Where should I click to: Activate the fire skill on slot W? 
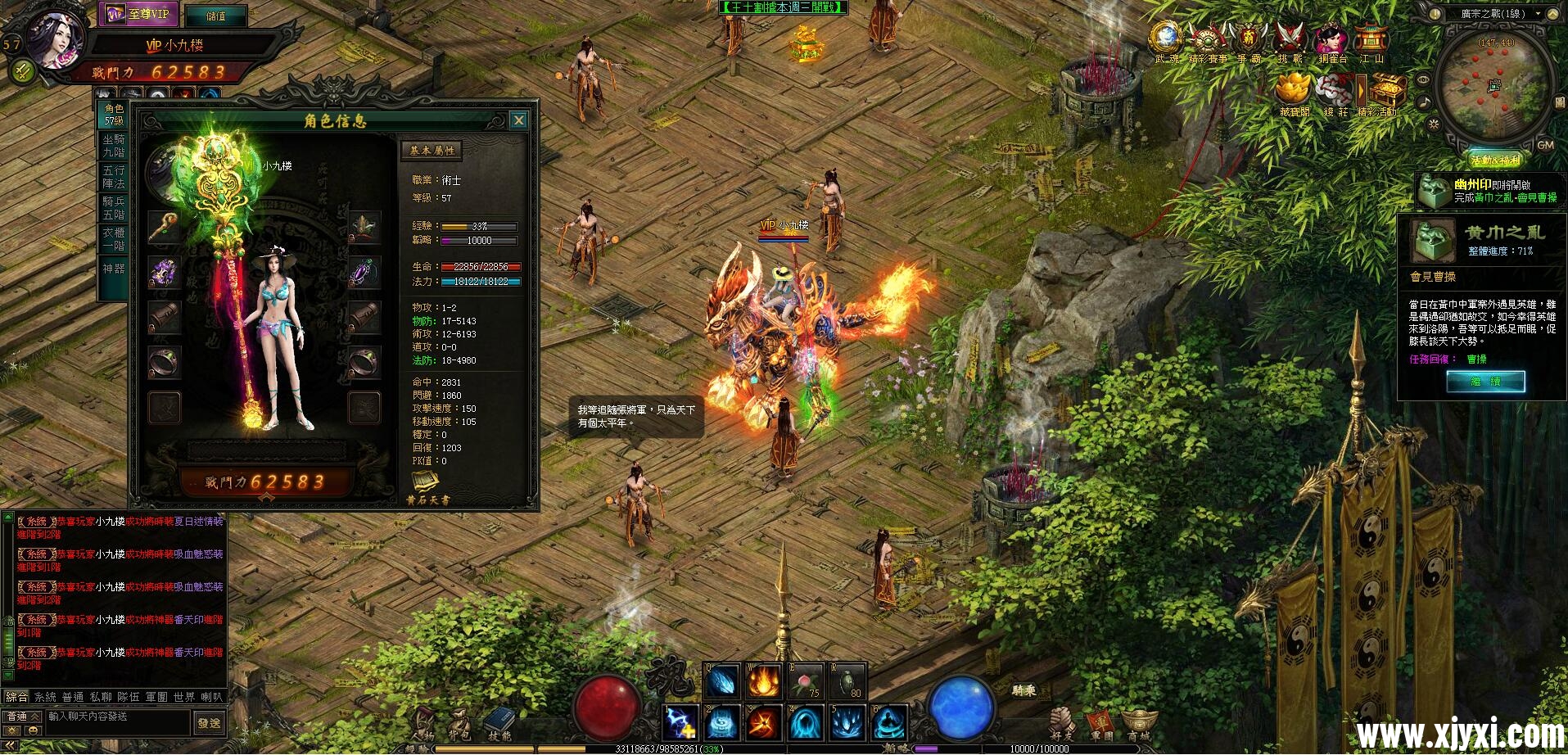[763, 681]
